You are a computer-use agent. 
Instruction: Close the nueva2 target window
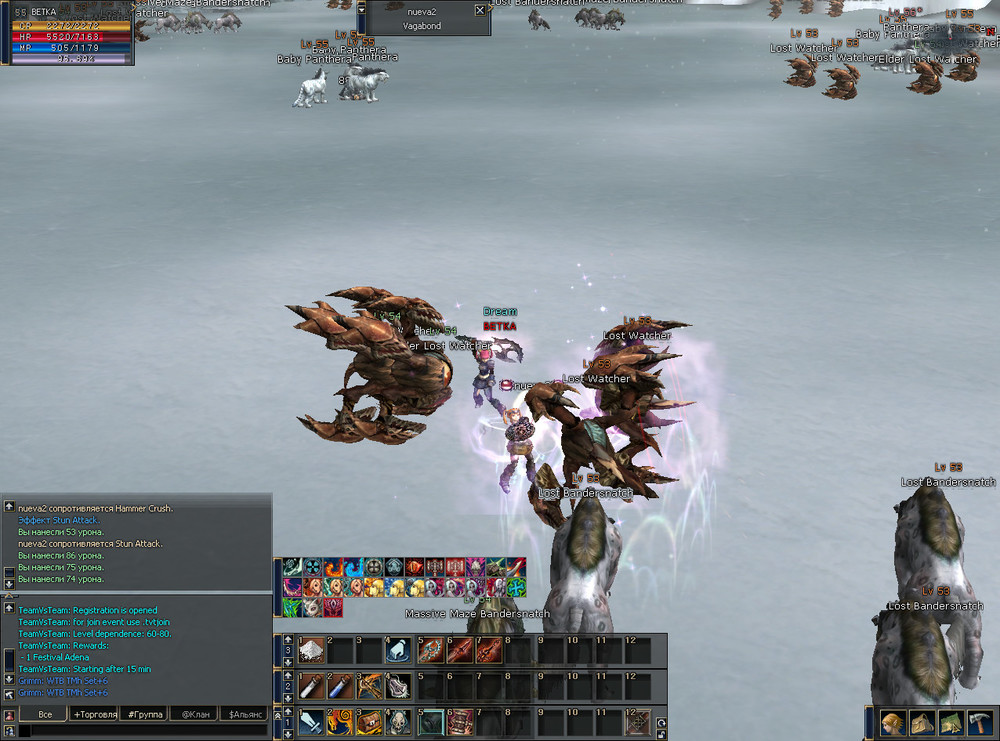coord(480,10)
